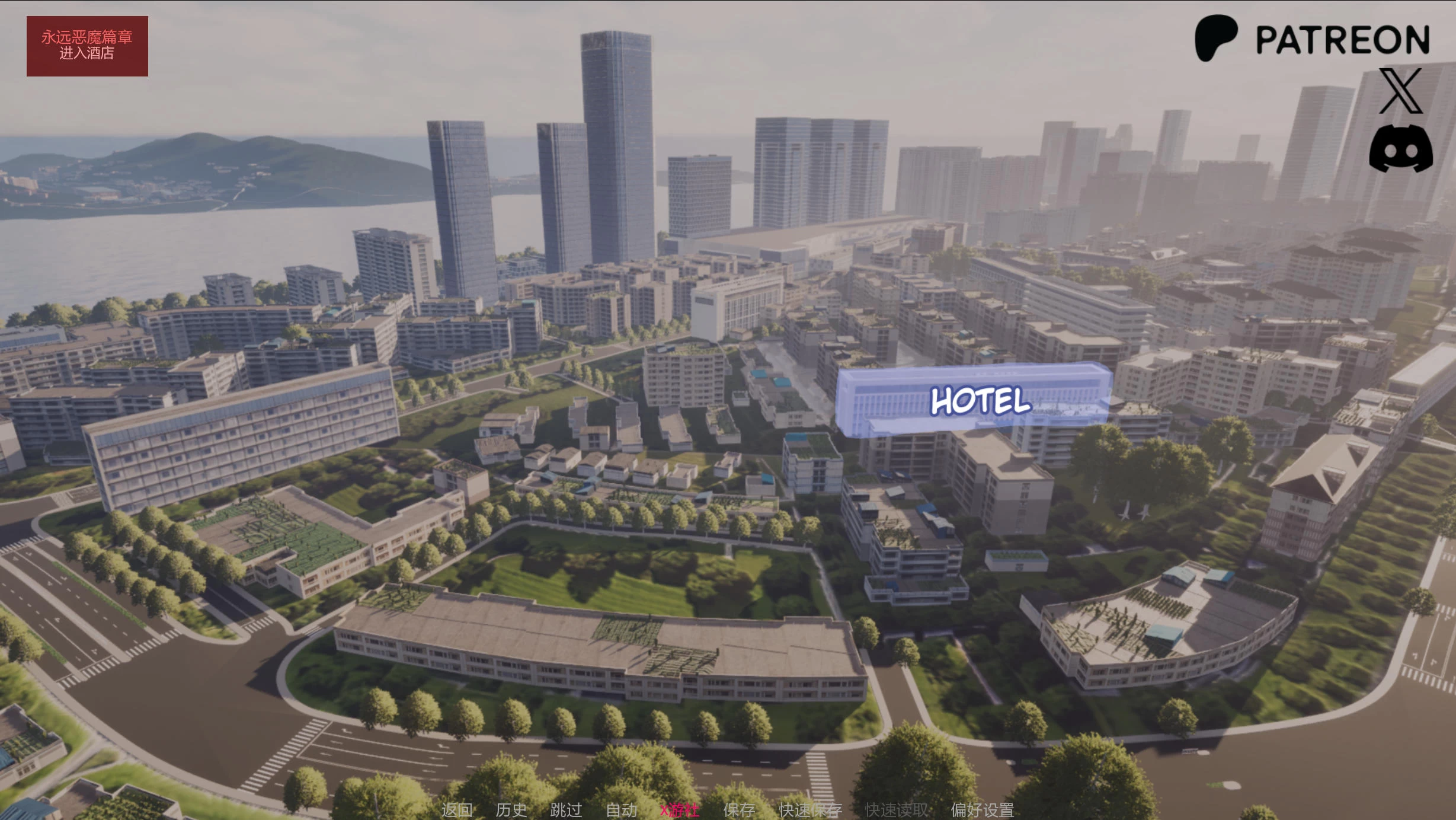Open the 保存 save menu
The image size is (1456, 820).
(x=739, y=810)
